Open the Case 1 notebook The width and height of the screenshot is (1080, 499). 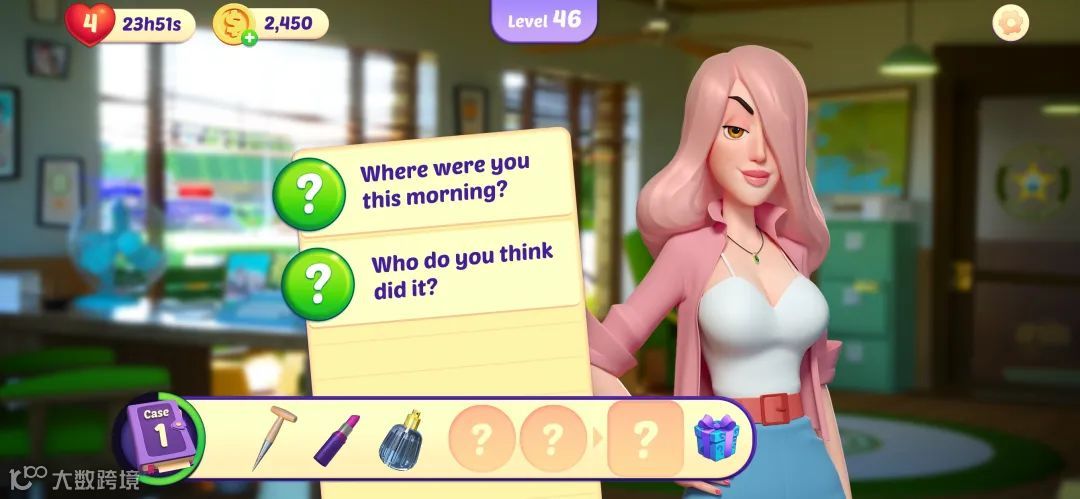tap(158, 437)
